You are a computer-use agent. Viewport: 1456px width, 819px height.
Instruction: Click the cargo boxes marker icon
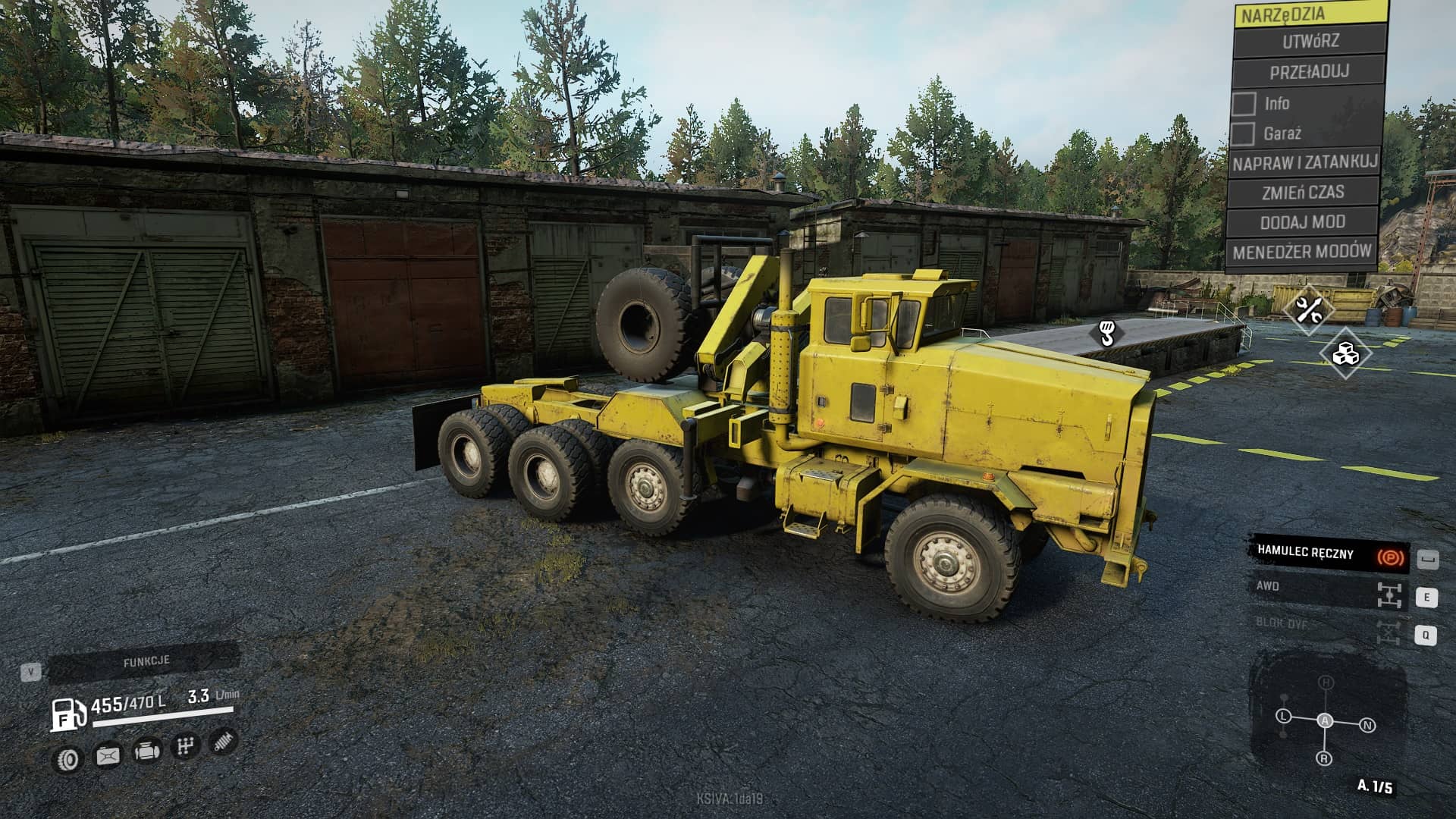tap(1345, 353)
